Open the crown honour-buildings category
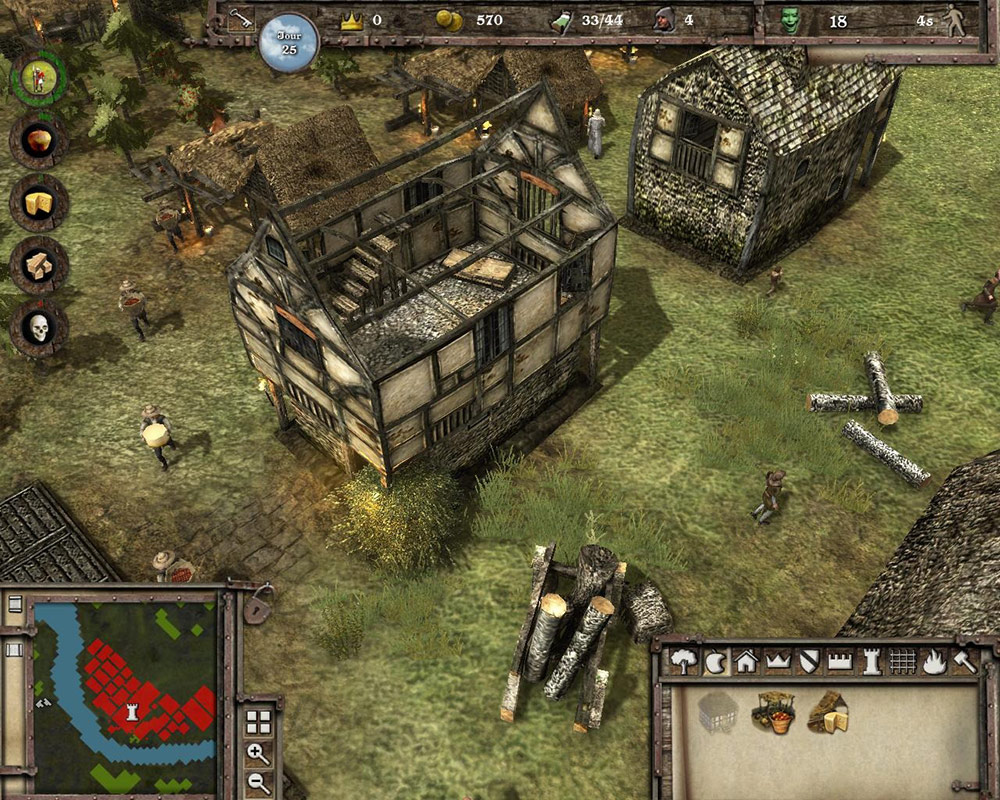The height and width of the screenshot is (800, 1000). pyautogui.click(x=777, y=661)
